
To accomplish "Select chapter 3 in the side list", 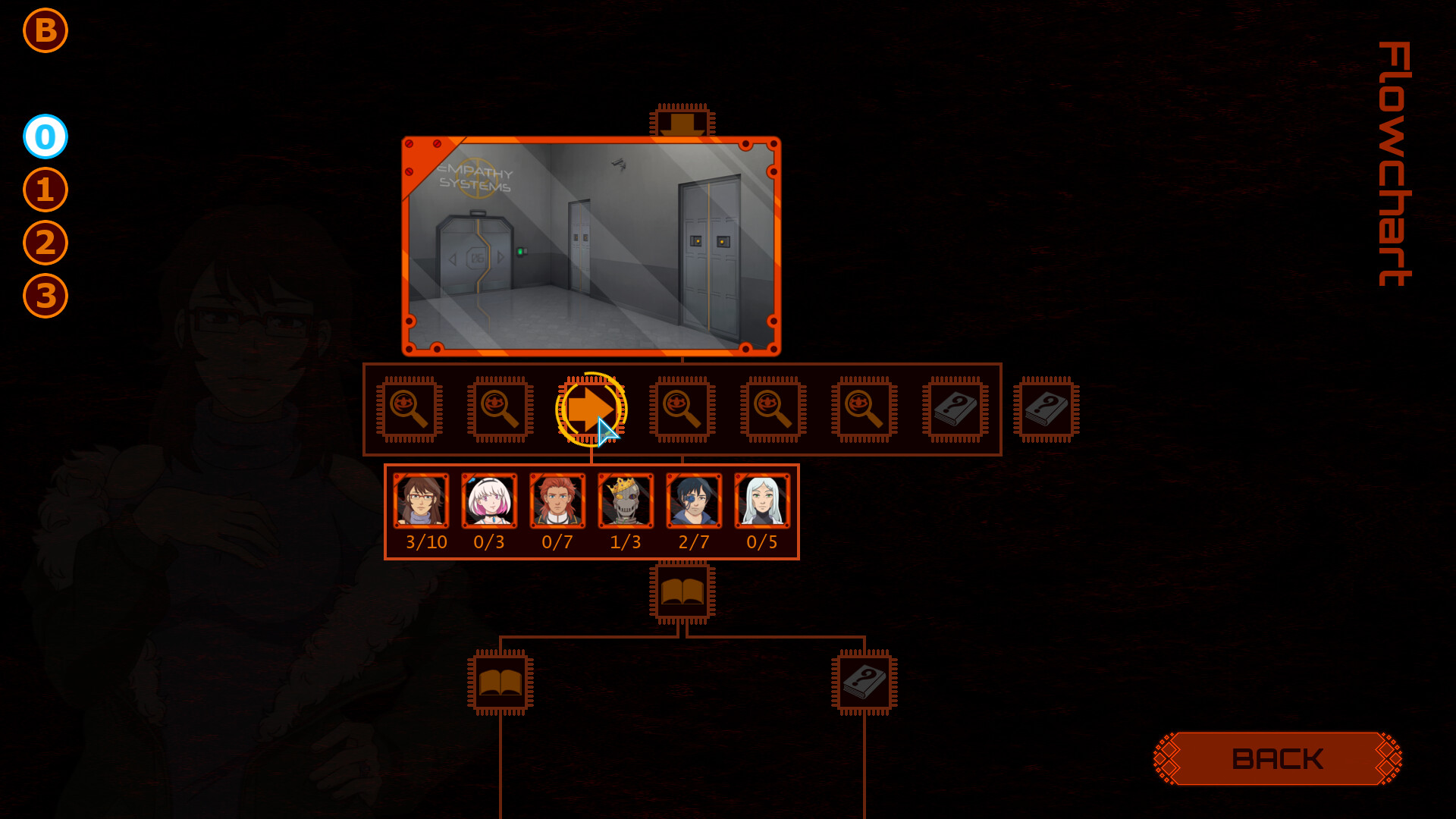I will [x=45, y=296].
